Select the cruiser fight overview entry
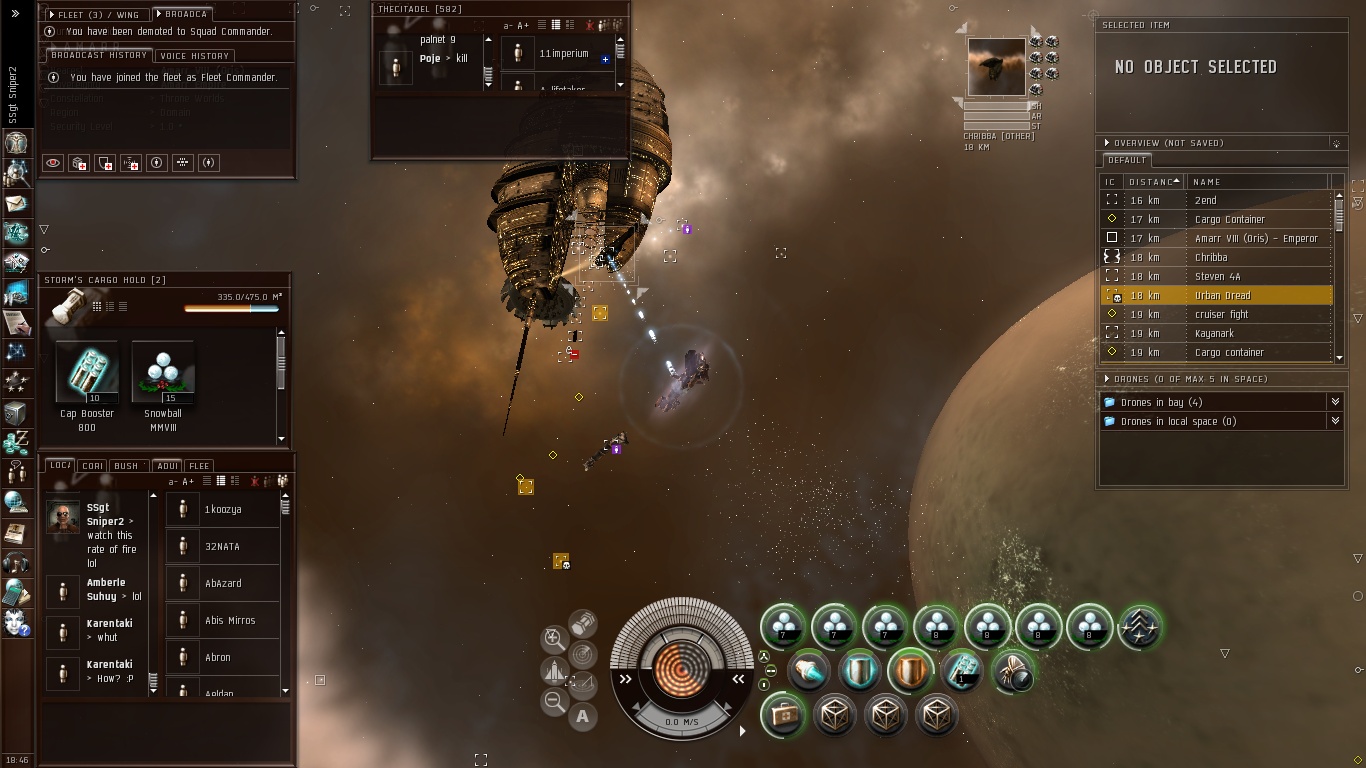This screenshot has height=768, width=1366. pyautogui.click(x=1221, y=315)
